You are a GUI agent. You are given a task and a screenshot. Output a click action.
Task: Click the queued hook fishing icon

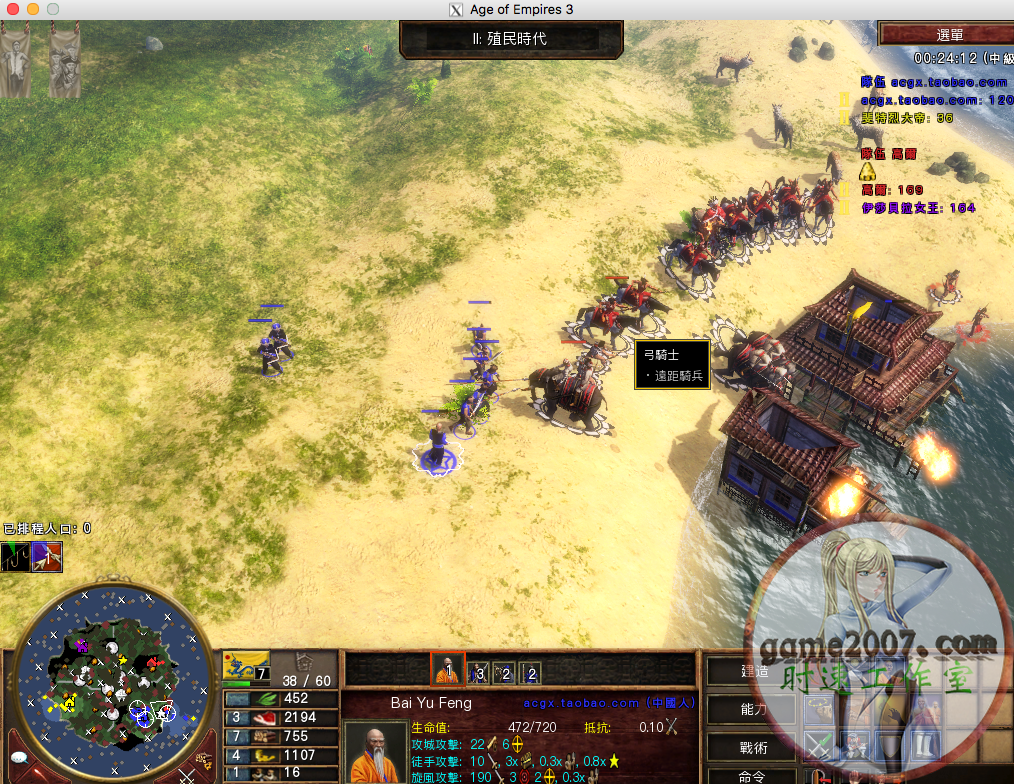[16, 556]
